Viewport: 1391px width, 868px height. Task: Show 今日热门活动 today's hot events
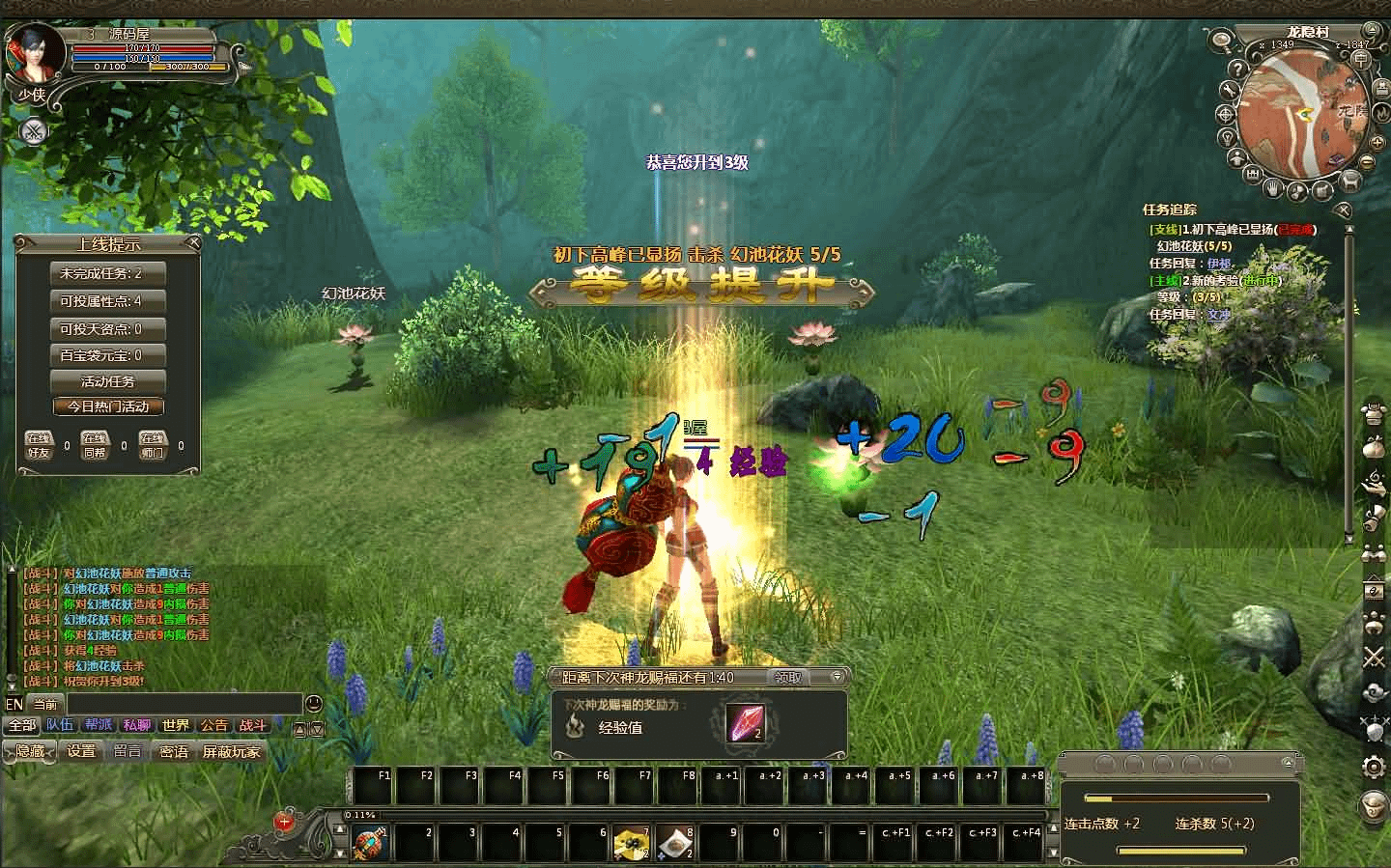[x=107, y=406]
